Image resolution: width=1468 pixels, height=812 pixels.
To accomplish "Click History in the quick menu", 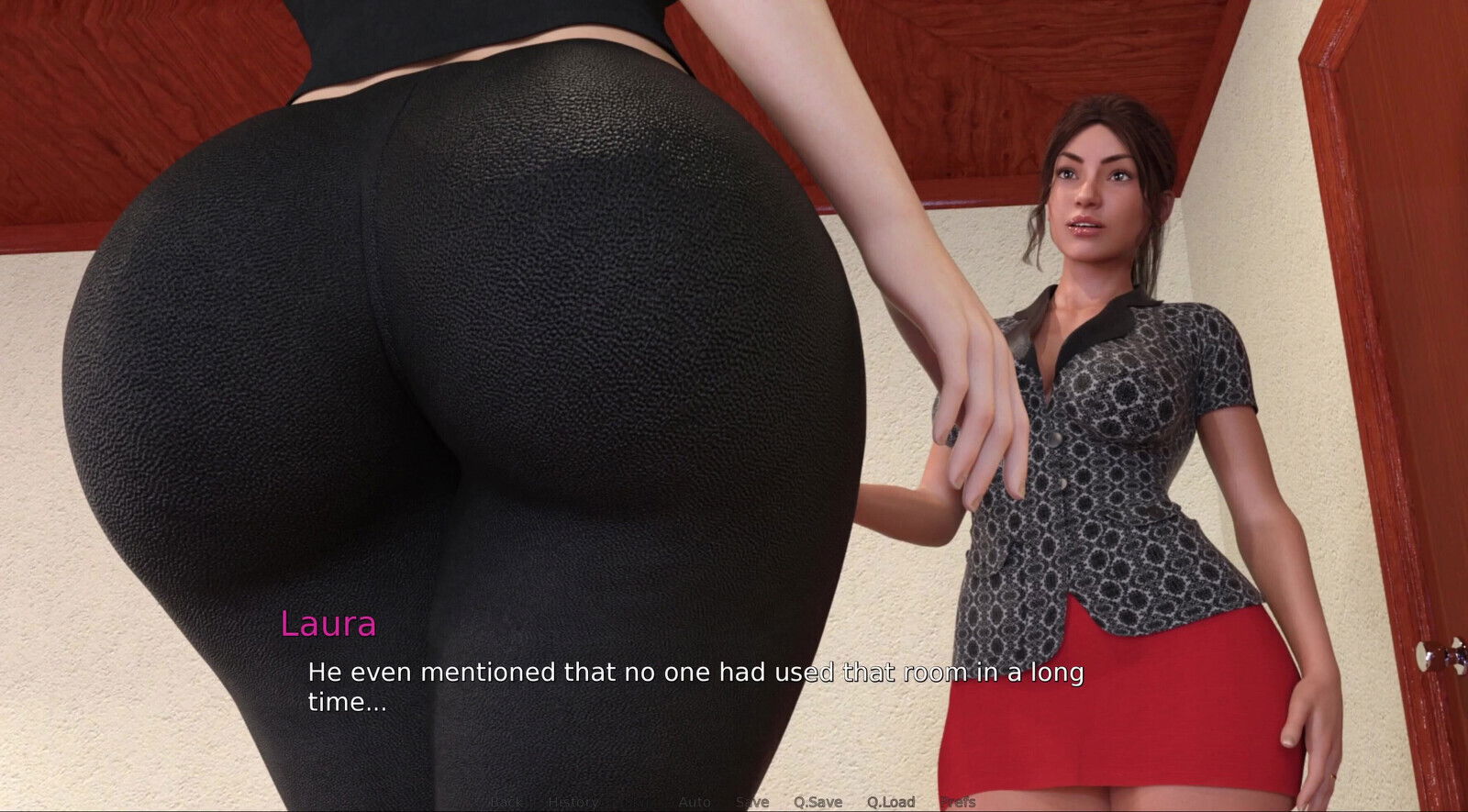I will [x=571, y=800].
